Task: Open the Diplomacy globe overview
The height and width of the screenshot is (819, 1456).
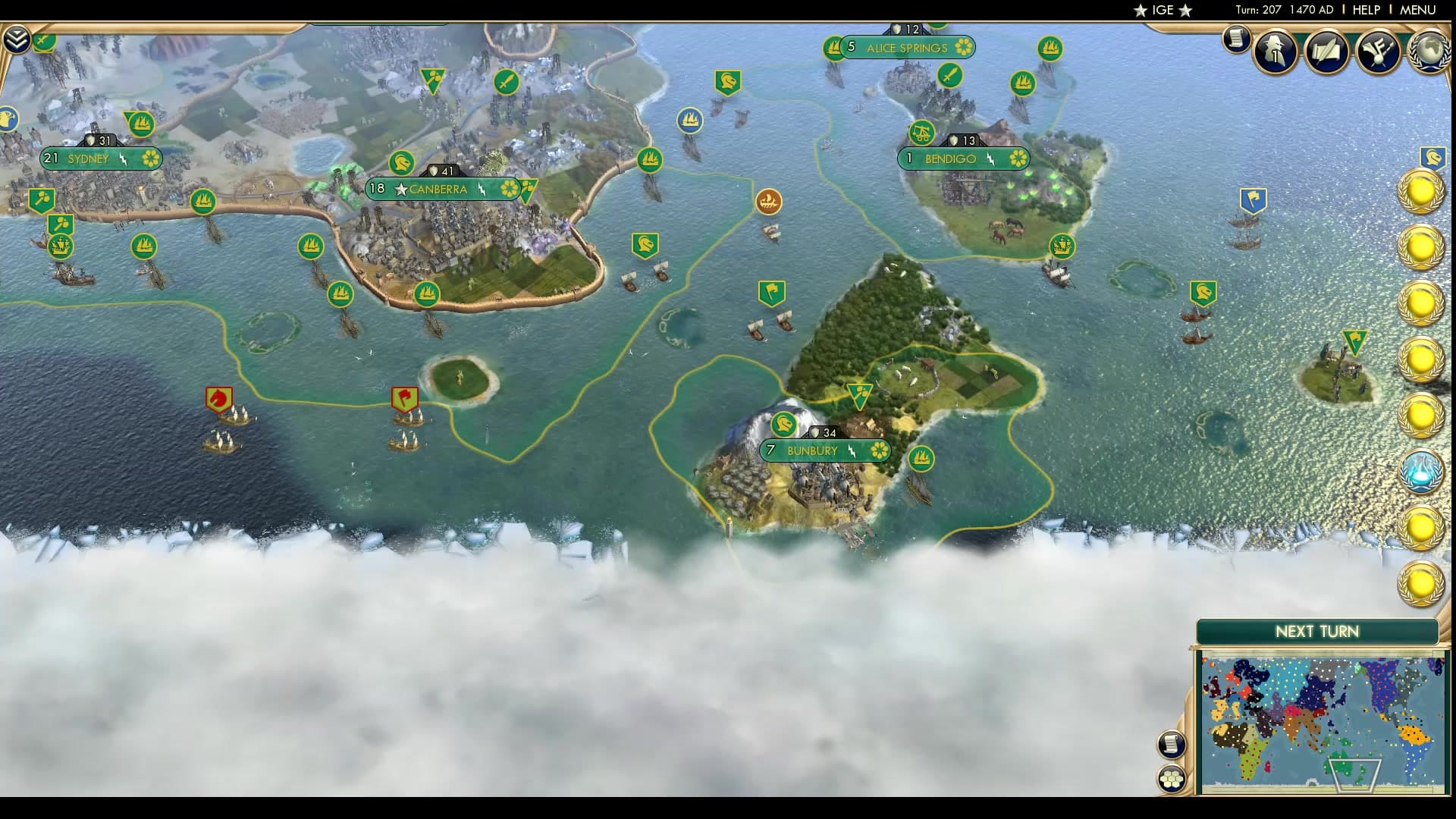Action: coord(1429,51)
